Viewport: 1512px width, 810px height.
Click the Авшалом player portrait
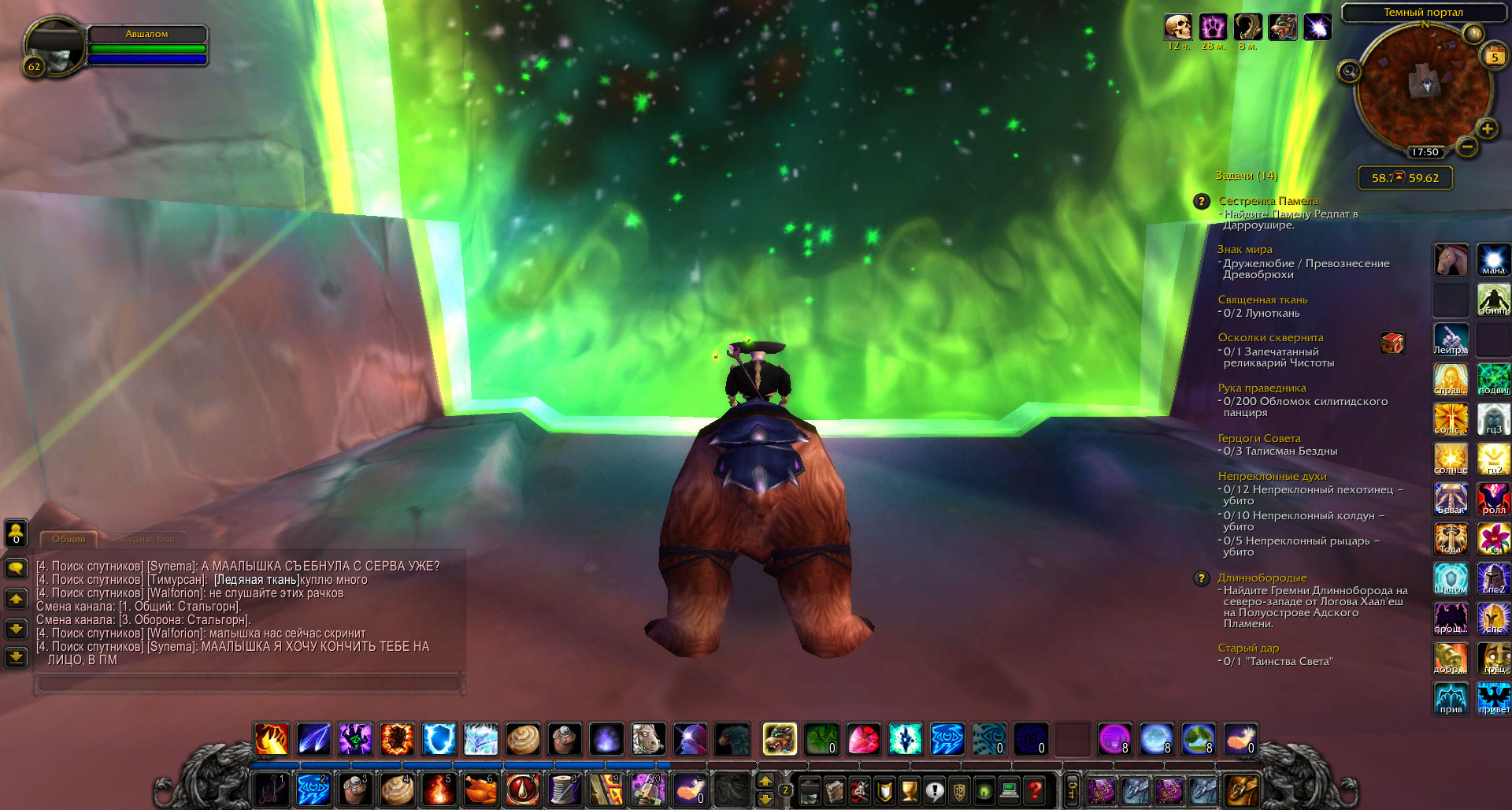click(53, 46)
